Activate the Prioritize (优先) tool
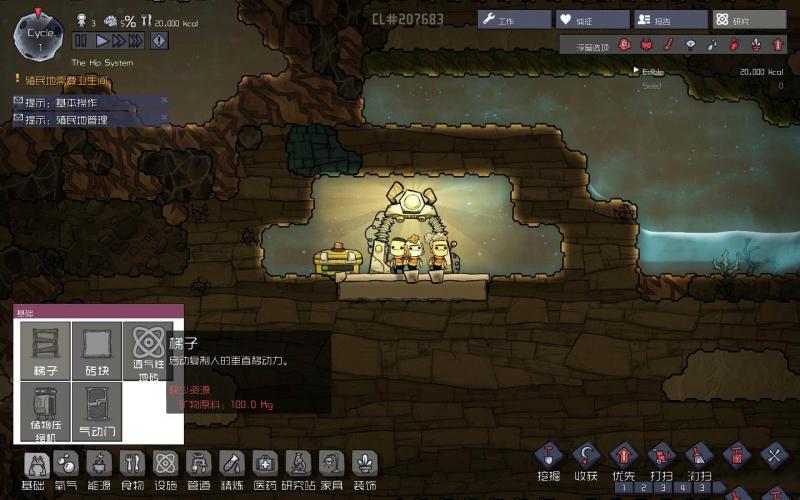This screenshot has height=500, width=800. [x=622, y=459]
